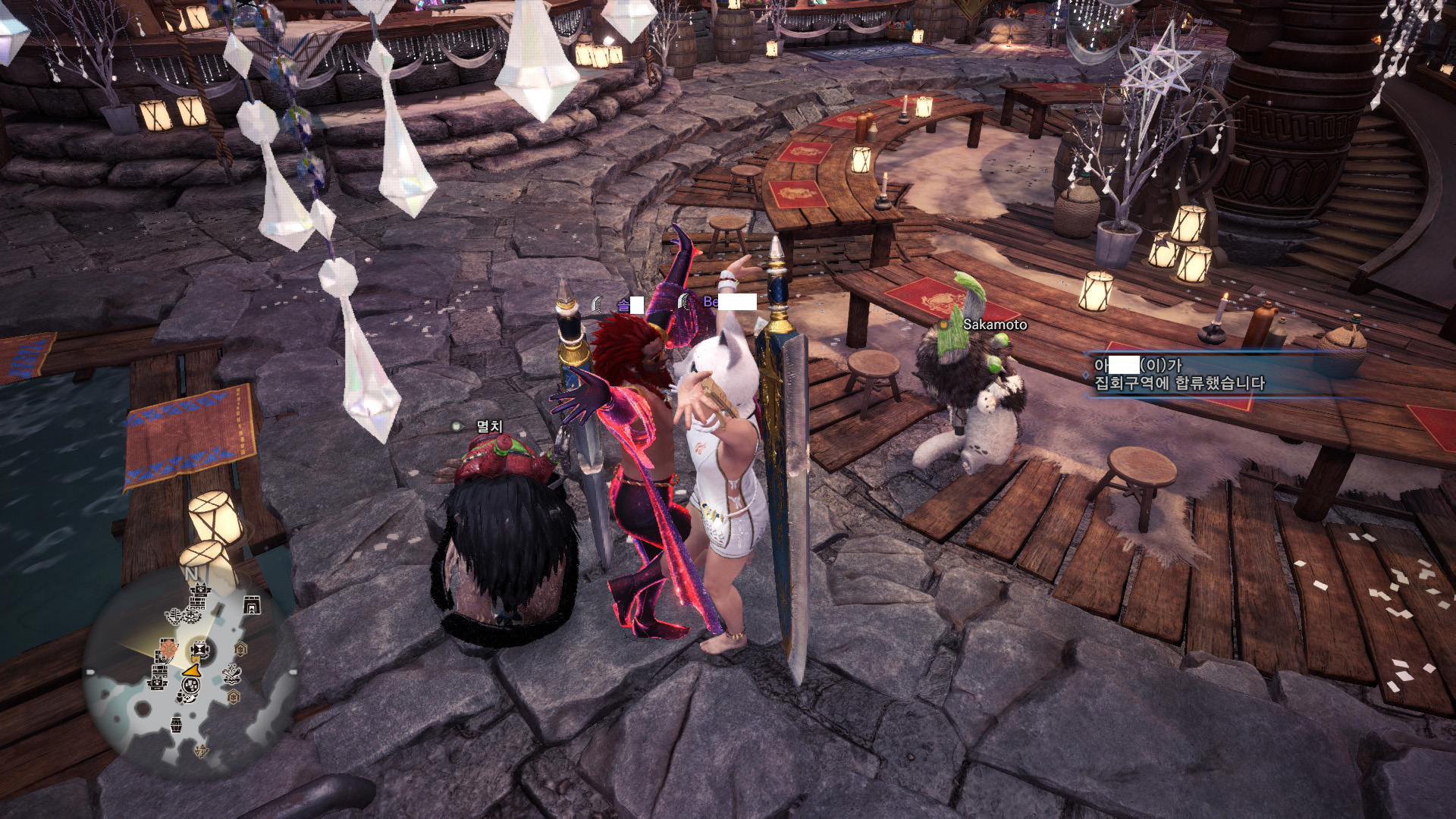Select the 멸치 name tag

(x=488, y=426)
